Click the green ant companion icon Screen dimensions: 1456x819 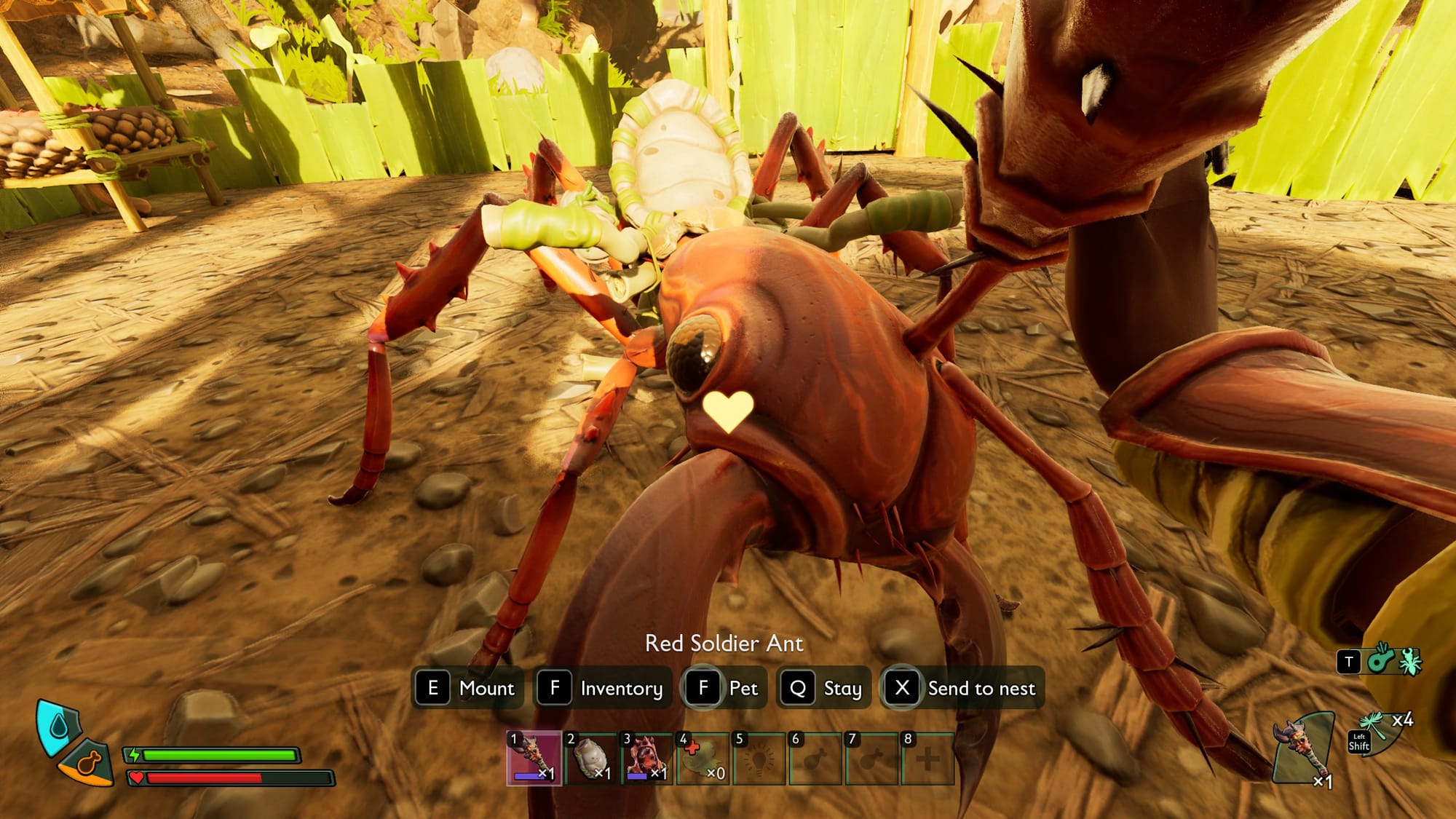click(x=1409, y=661)
